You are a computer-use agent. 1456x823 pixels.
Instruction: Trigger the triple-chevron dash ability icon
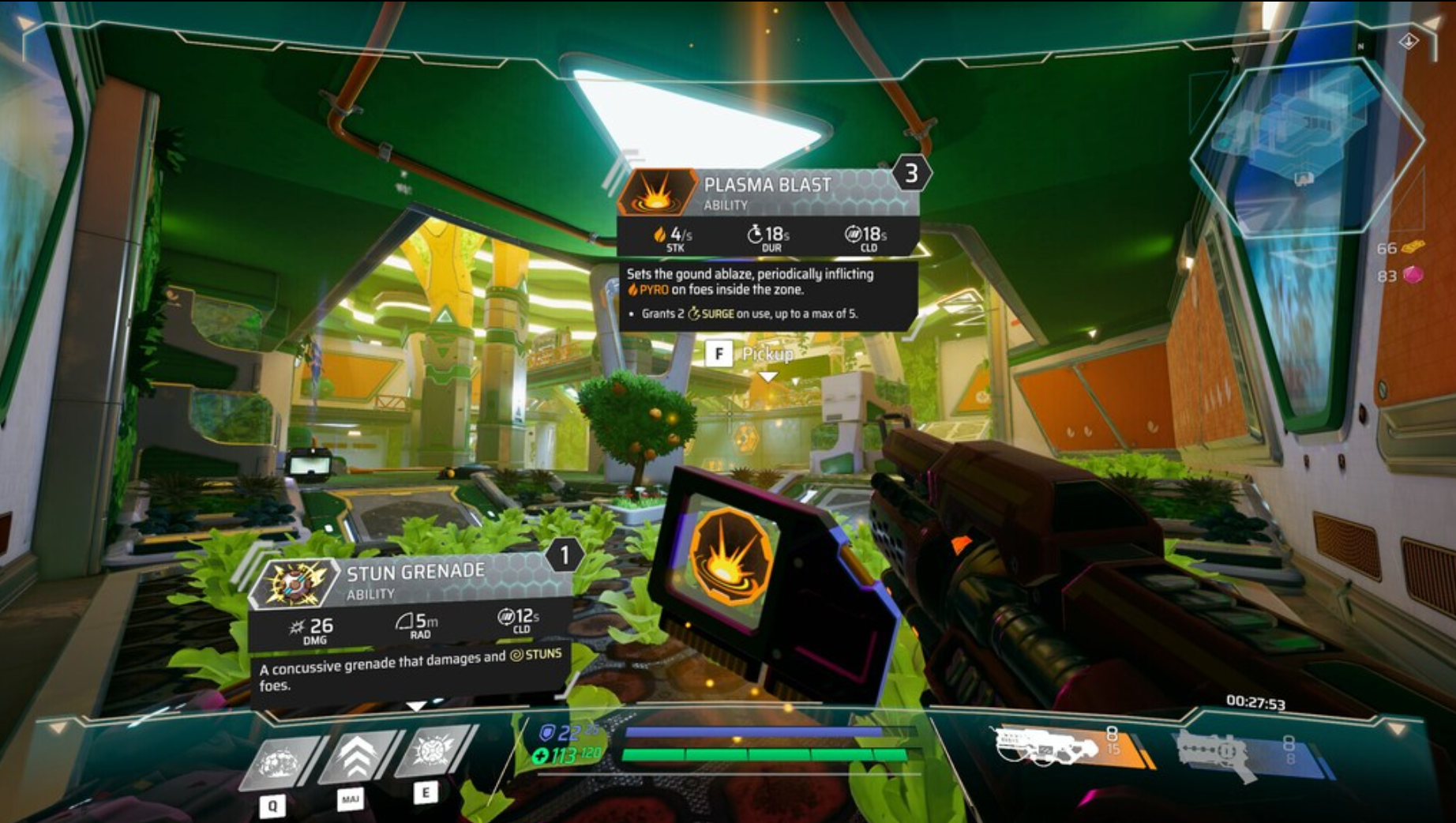(357, 757)
